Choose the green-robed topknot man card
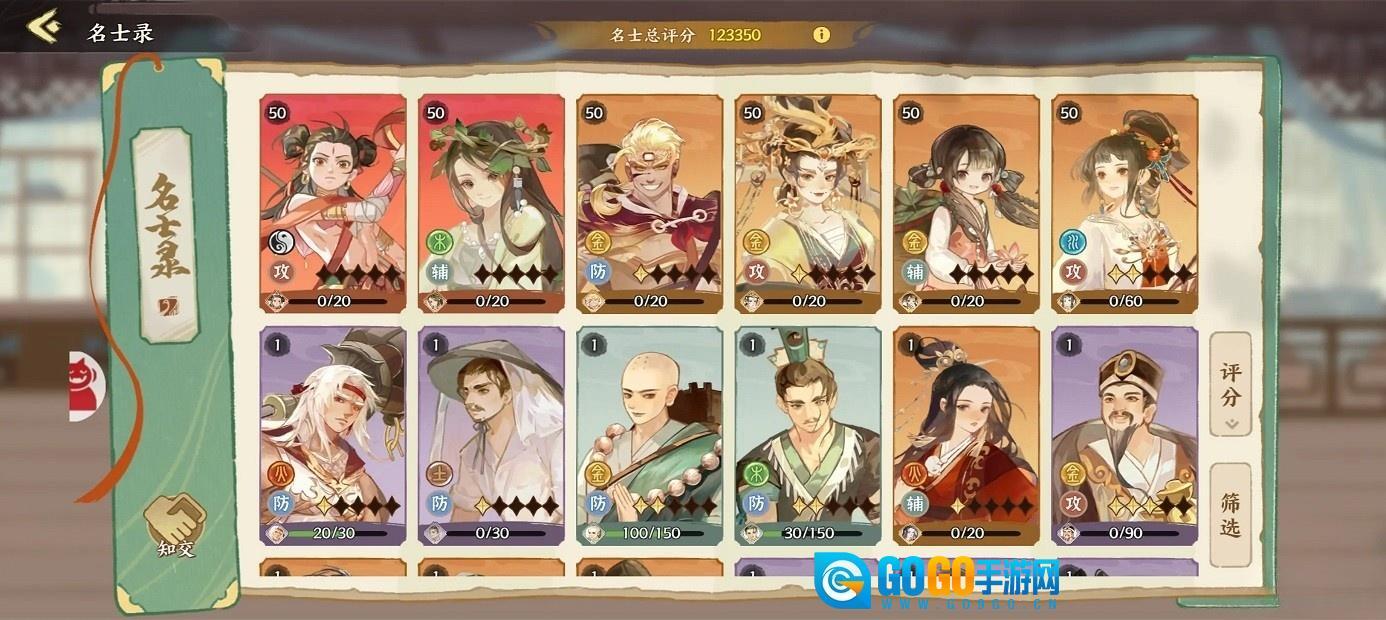The image size is (1386, 620). [x=808, y=436]
